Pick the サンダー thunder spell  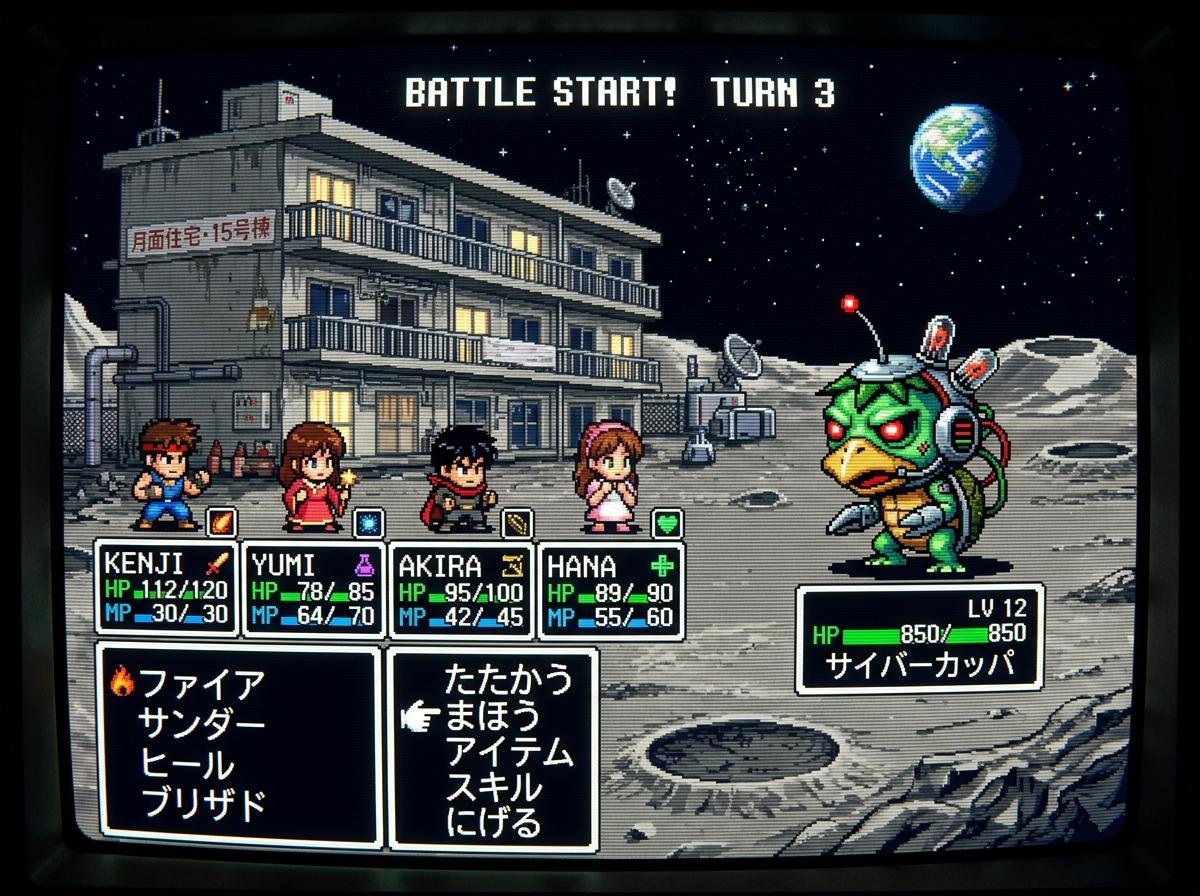(x=202, y=723)
